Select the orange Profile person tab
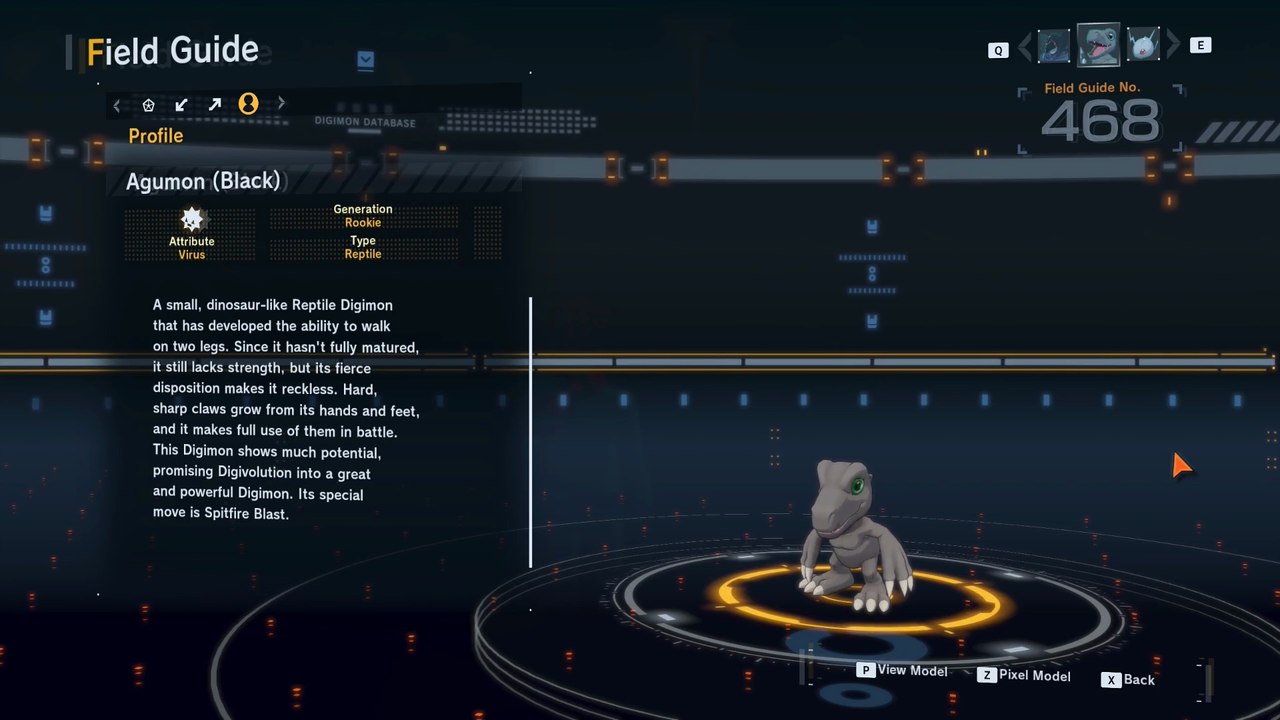 (x=248, y=104)
